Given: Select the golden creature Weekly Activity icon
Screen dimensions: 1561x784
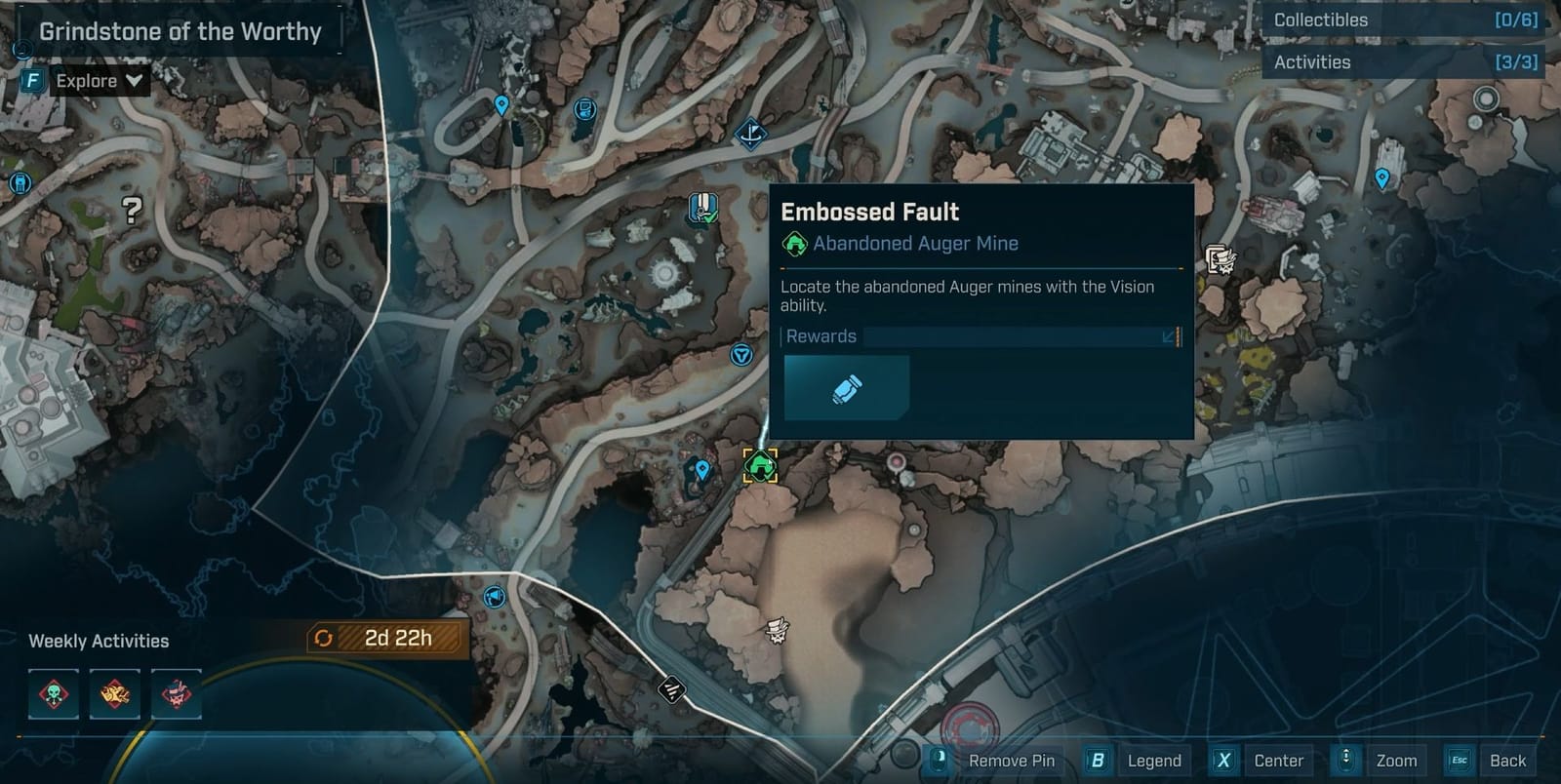Looking at the screenshot, I should pos(114,694).
